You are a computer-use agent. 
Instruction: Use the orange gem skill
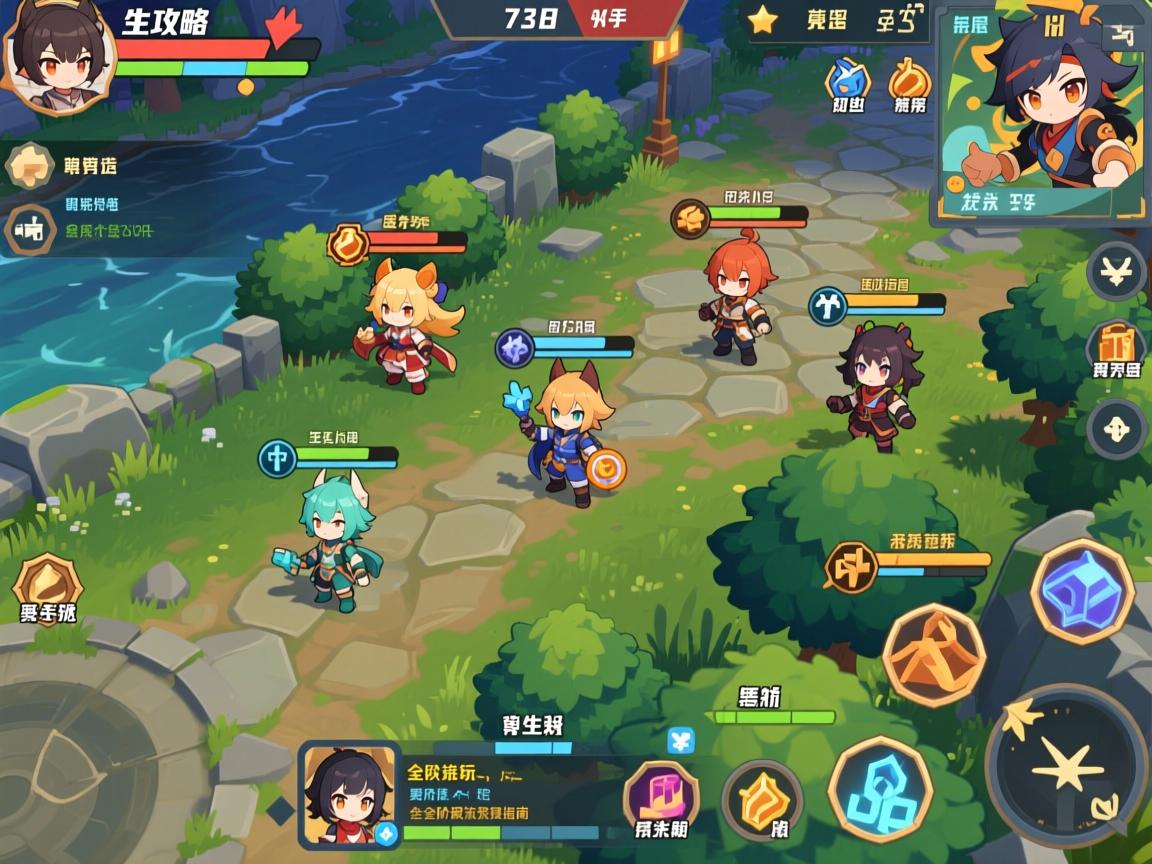click(762, 798)
